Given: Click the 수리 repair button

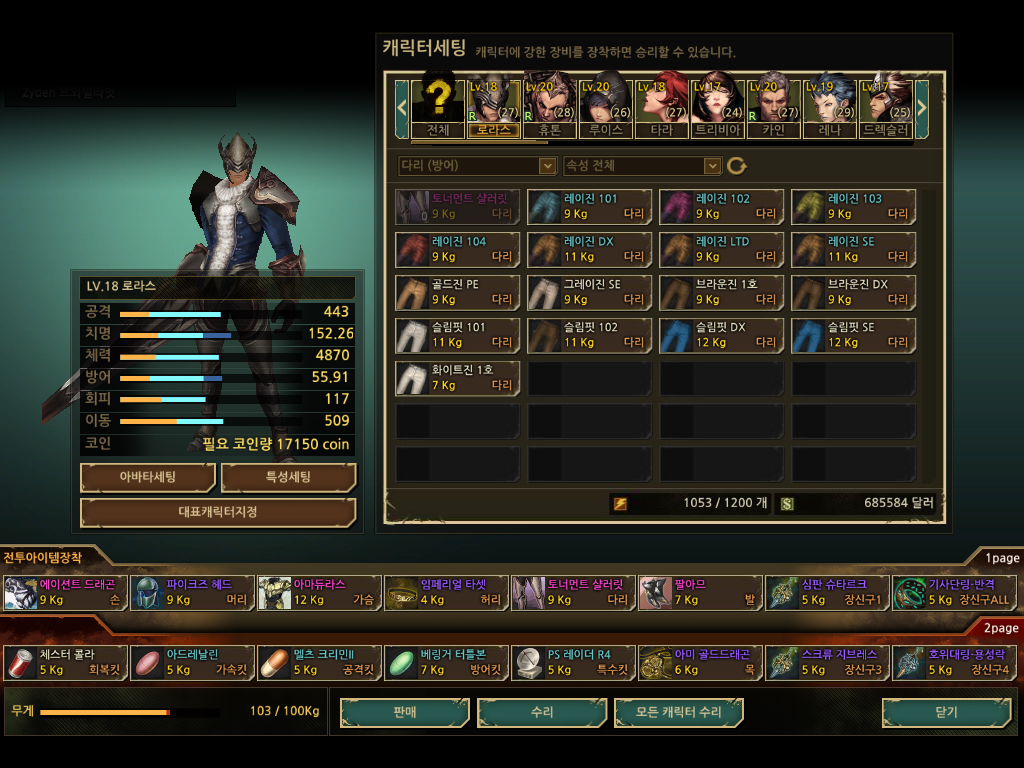Looking at the screenshot, I should coord(542,712).
